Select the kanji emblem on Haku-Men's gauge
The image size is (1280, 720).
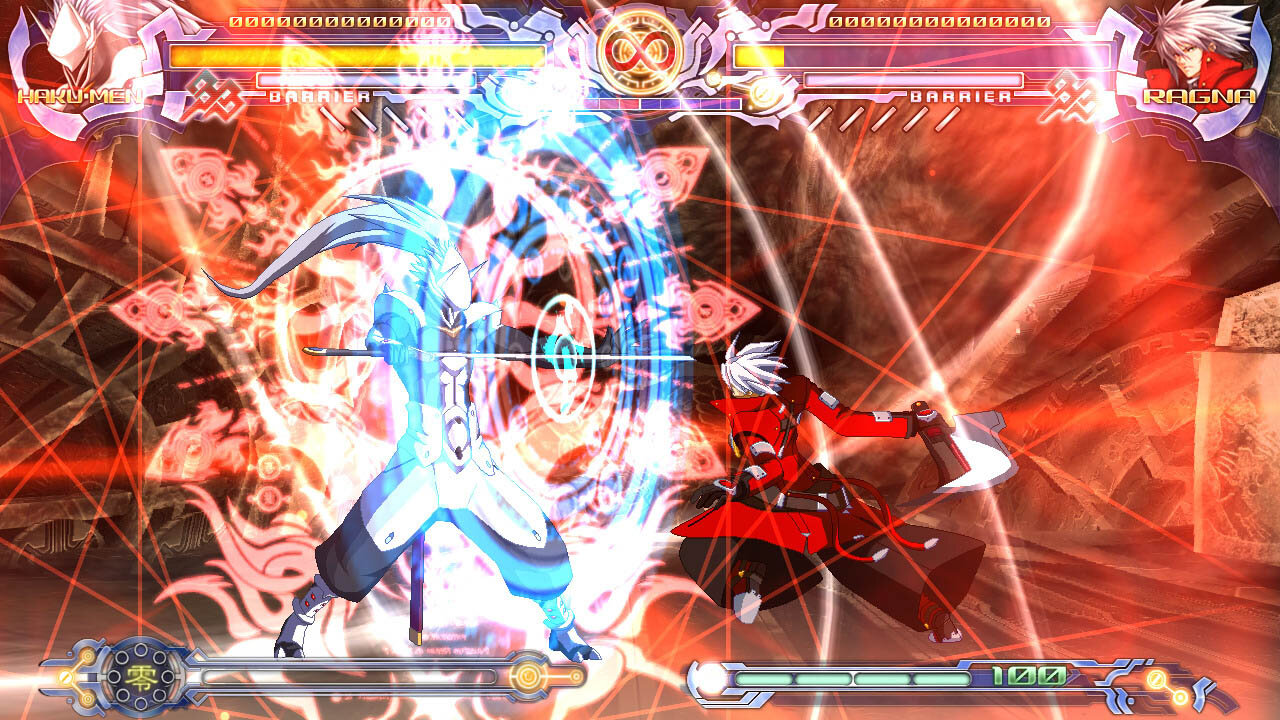pyautogui.click(x=139, y=677)
